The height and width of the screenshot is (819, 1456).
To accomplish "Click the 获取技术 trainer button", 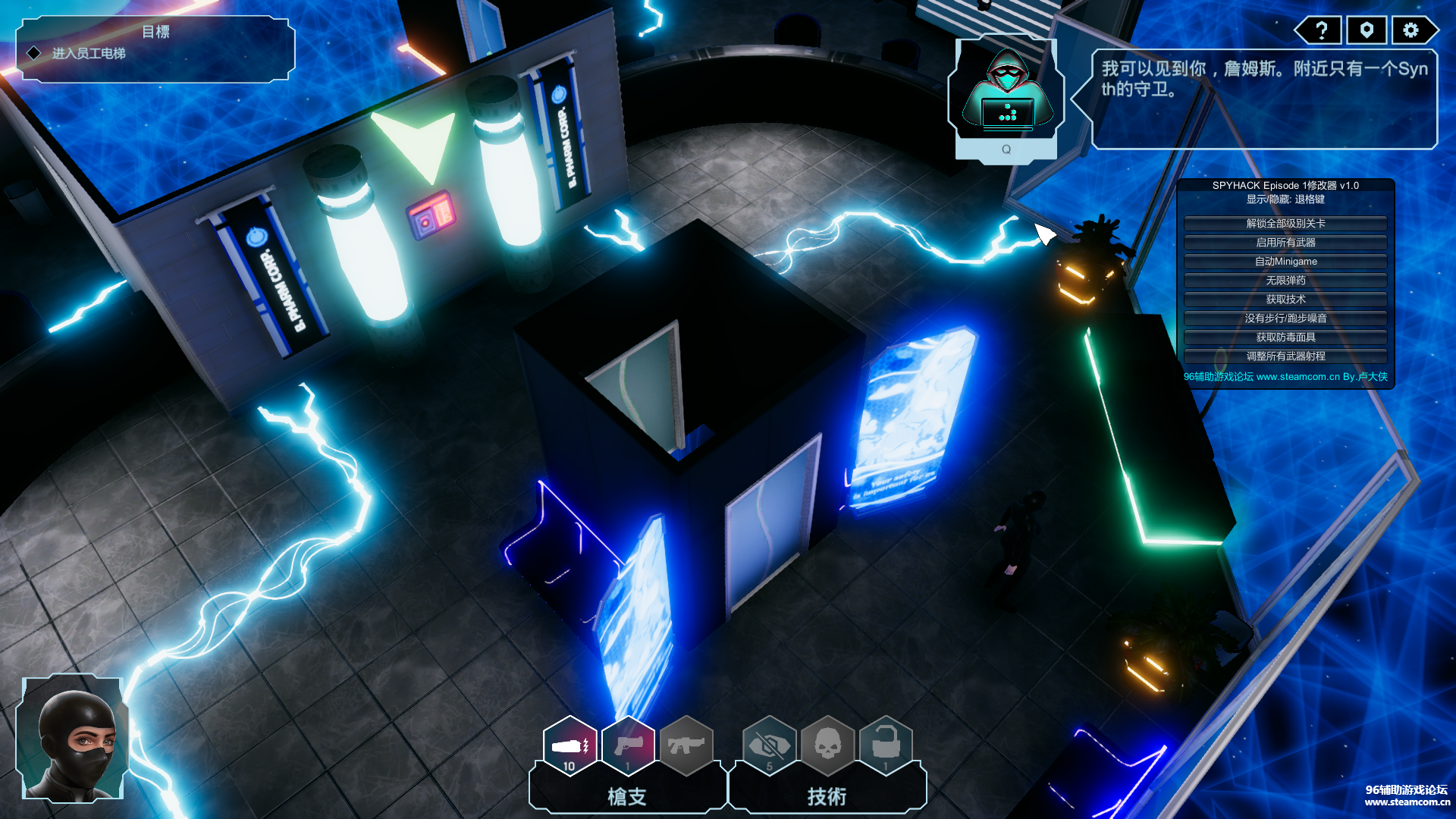I will click(1285, 300).
